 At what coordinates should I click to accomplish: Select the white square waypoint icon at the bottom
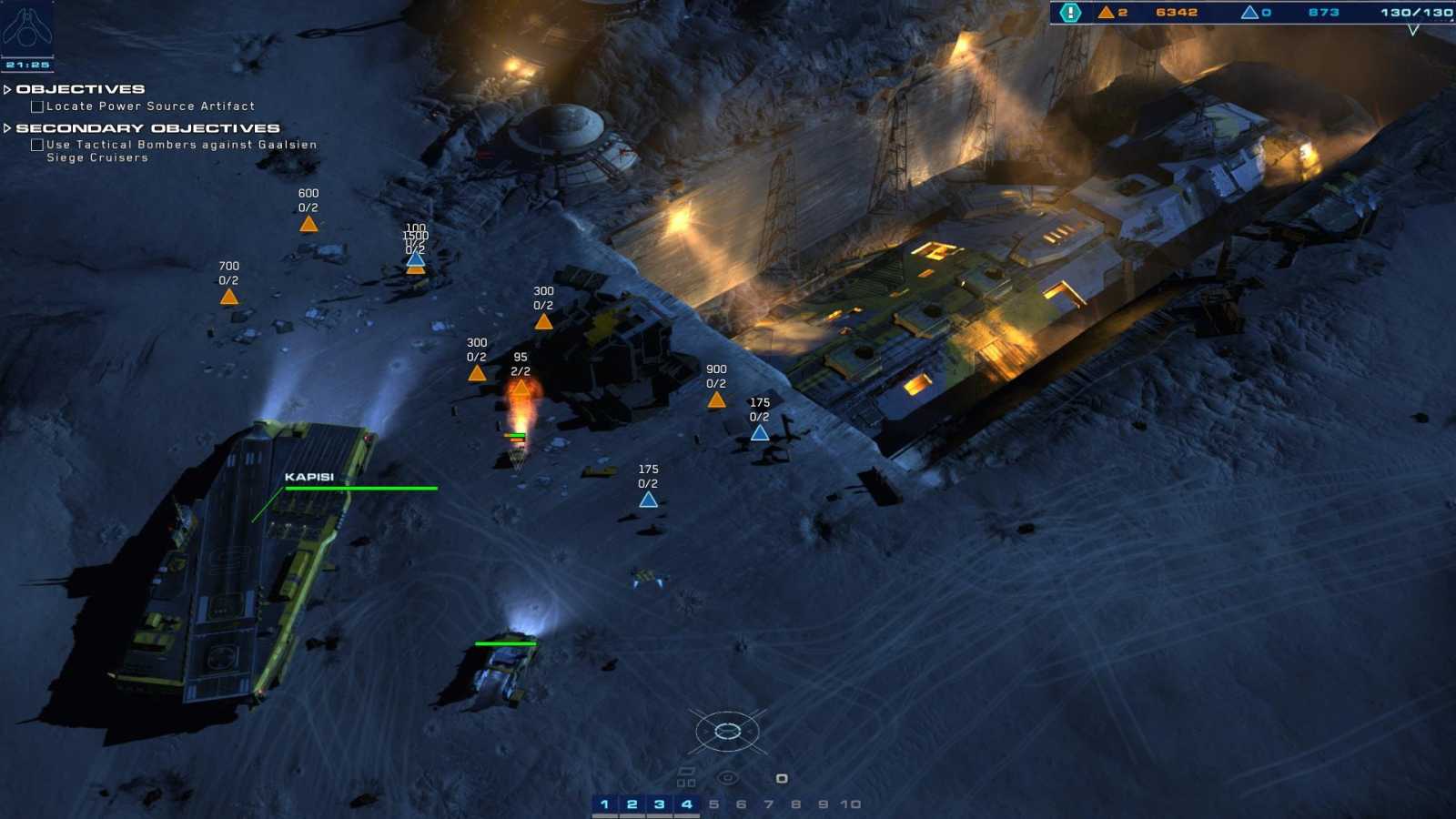(x=781, y=778)
